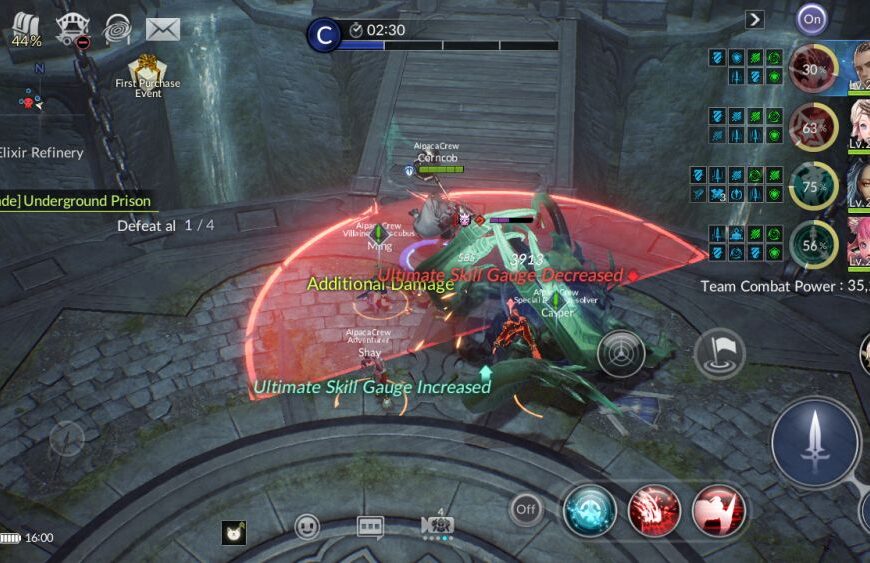870x563 pixels.
Task: Open the smiley face emote menu
Action: tap(307, 527)
